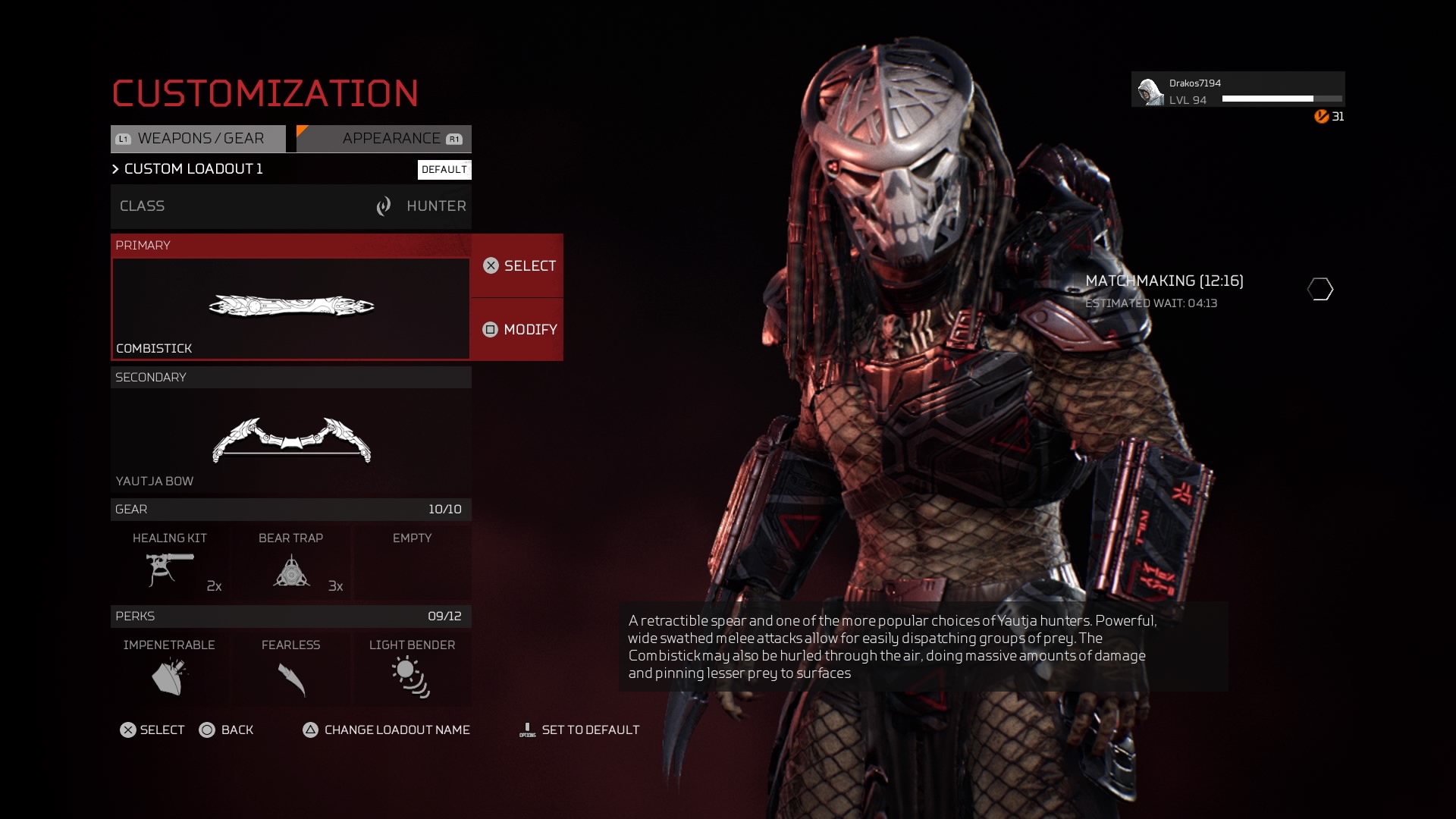This screenshot has width=1456, height=819.
Task: Select the Bear Trap gear slot
Action: pyautogui.click(x=291, y=563)
